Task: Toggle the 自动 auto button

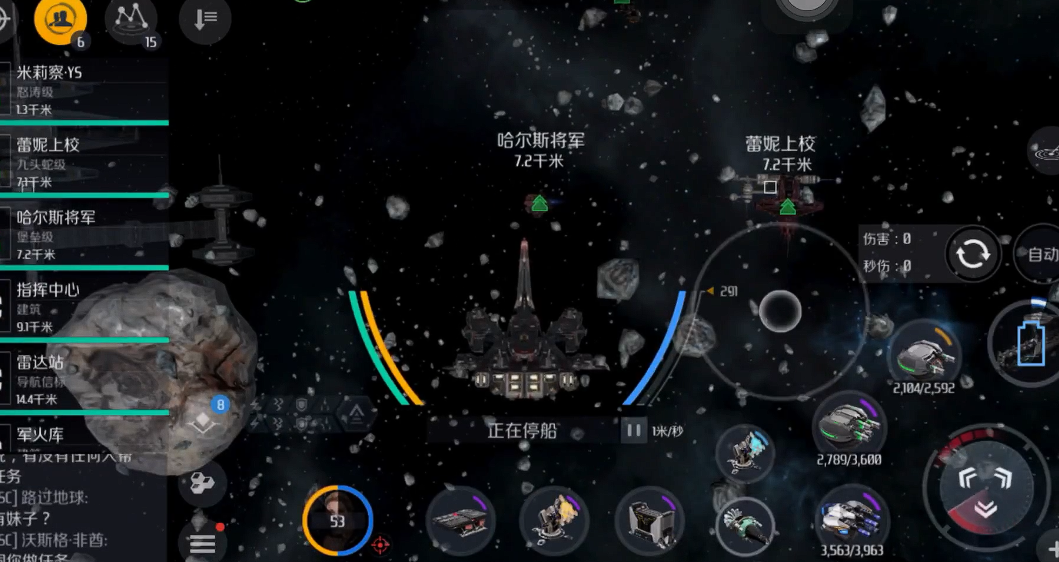Action: coord(1041,255)
